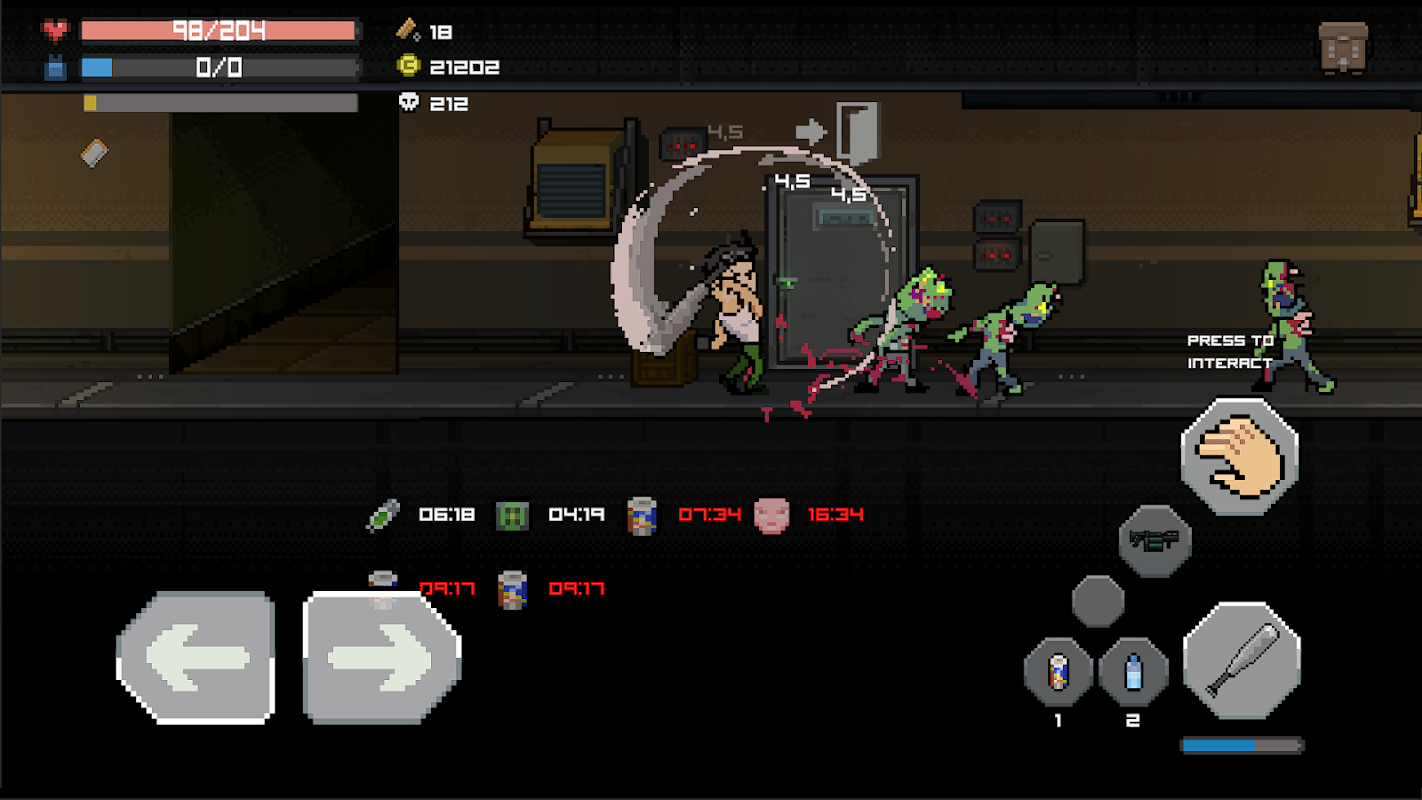This screenshot has height=800, width=1422.
Task: Switch to the gun weapon
Action: [1155, 540]
